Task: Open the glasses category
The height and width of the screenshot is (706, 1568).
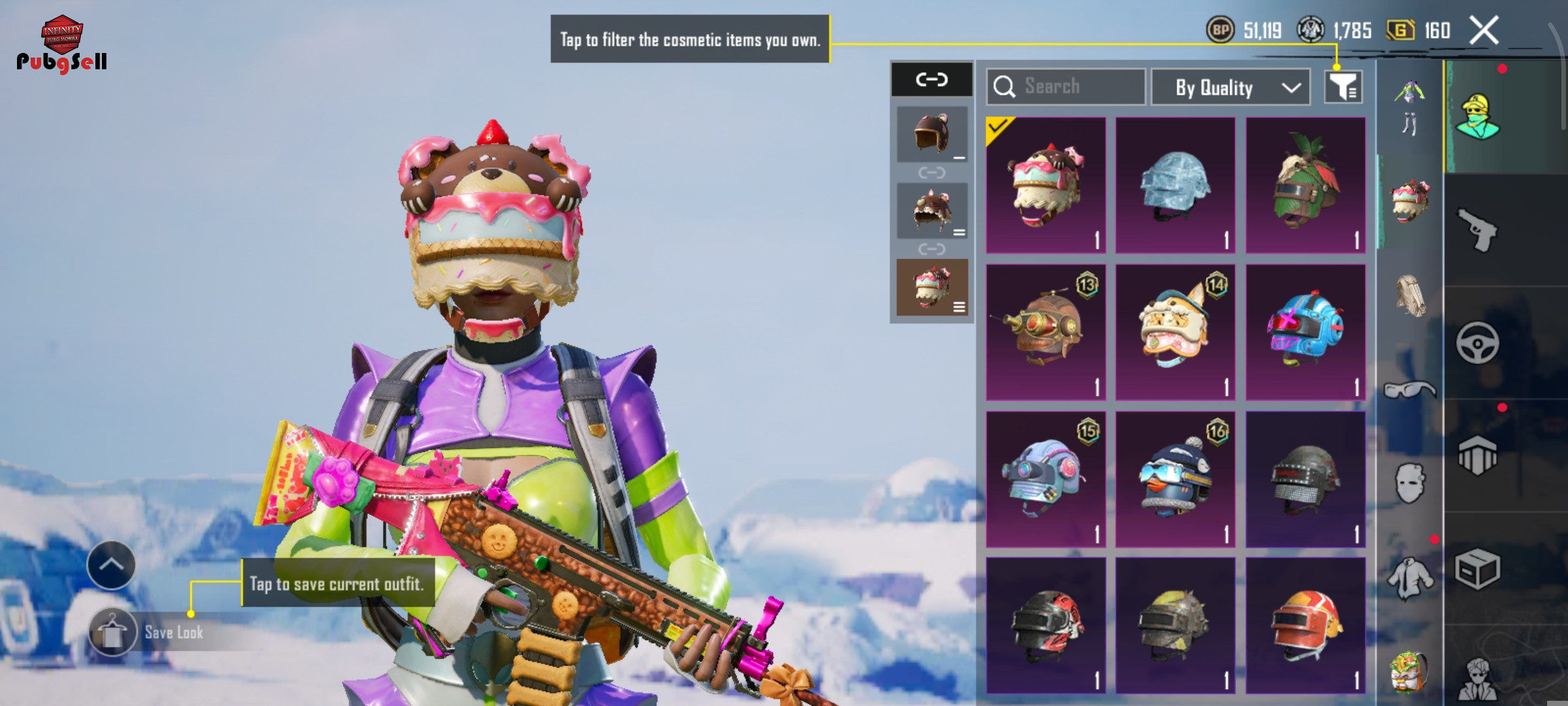Action: 1410,390
